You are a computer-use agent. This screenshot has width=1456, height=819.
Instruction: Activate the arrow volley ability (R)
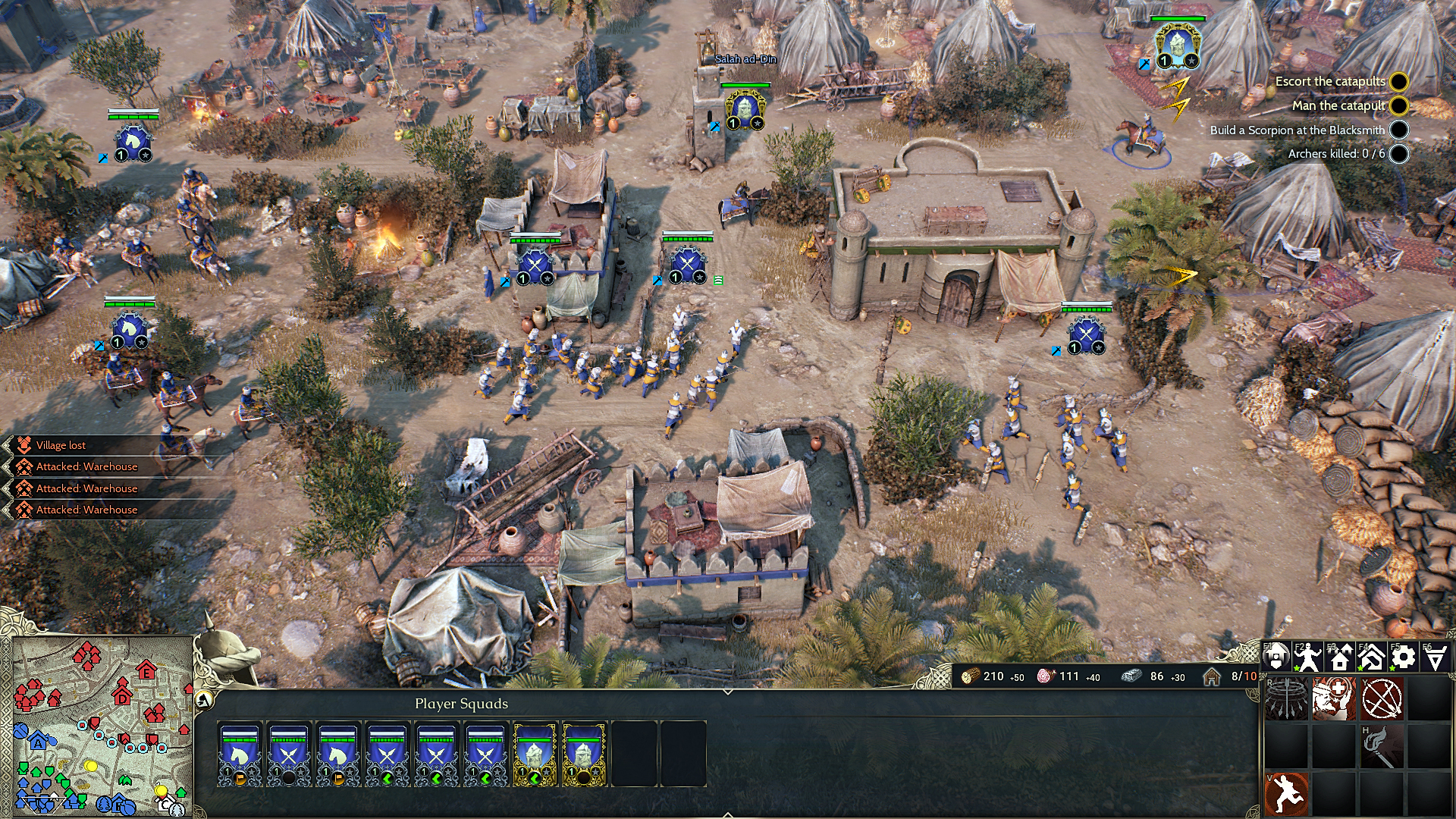point(1286,698)
